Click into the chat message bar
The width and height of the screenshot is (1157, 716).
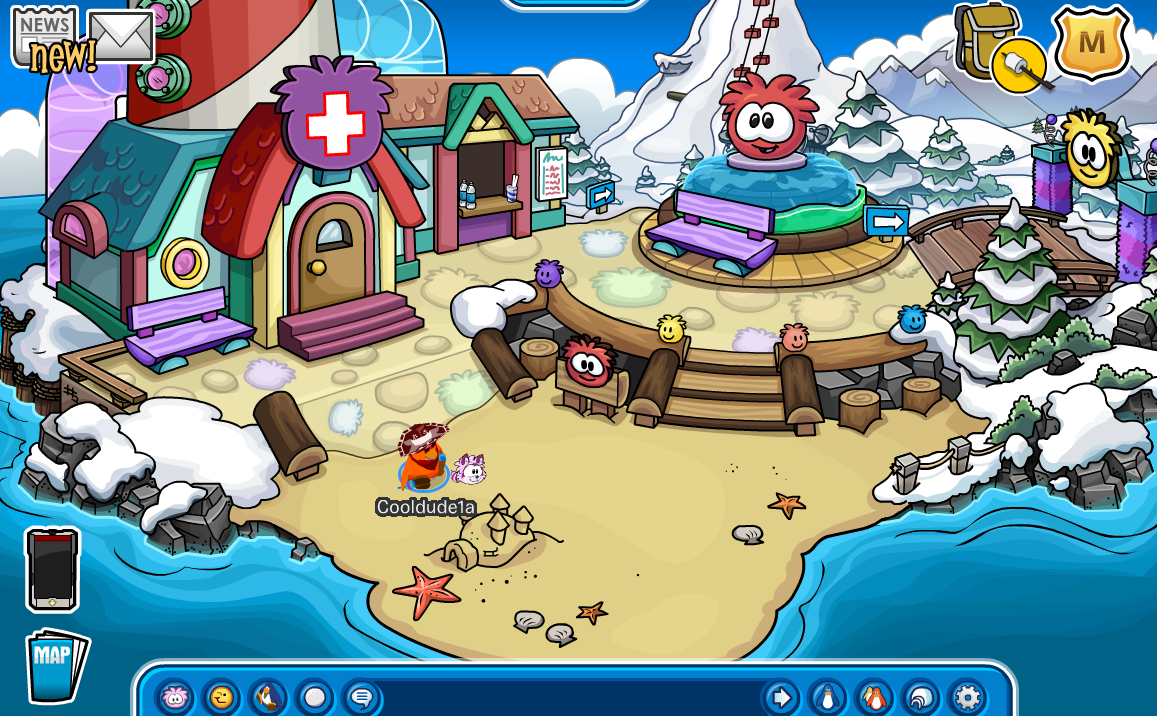tap(570, 696)
